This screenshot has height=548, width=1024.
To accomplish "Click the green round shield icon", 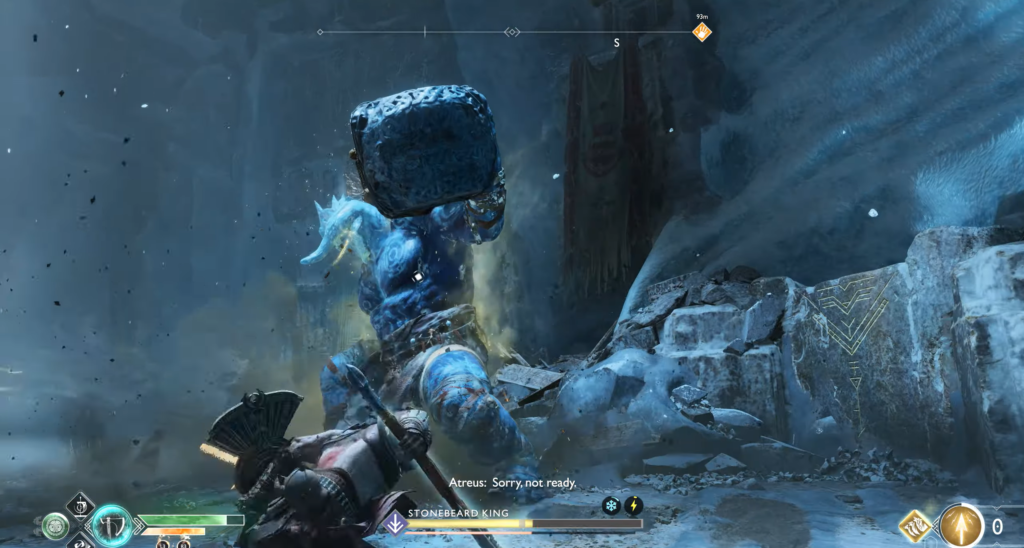I will (56, 525).
